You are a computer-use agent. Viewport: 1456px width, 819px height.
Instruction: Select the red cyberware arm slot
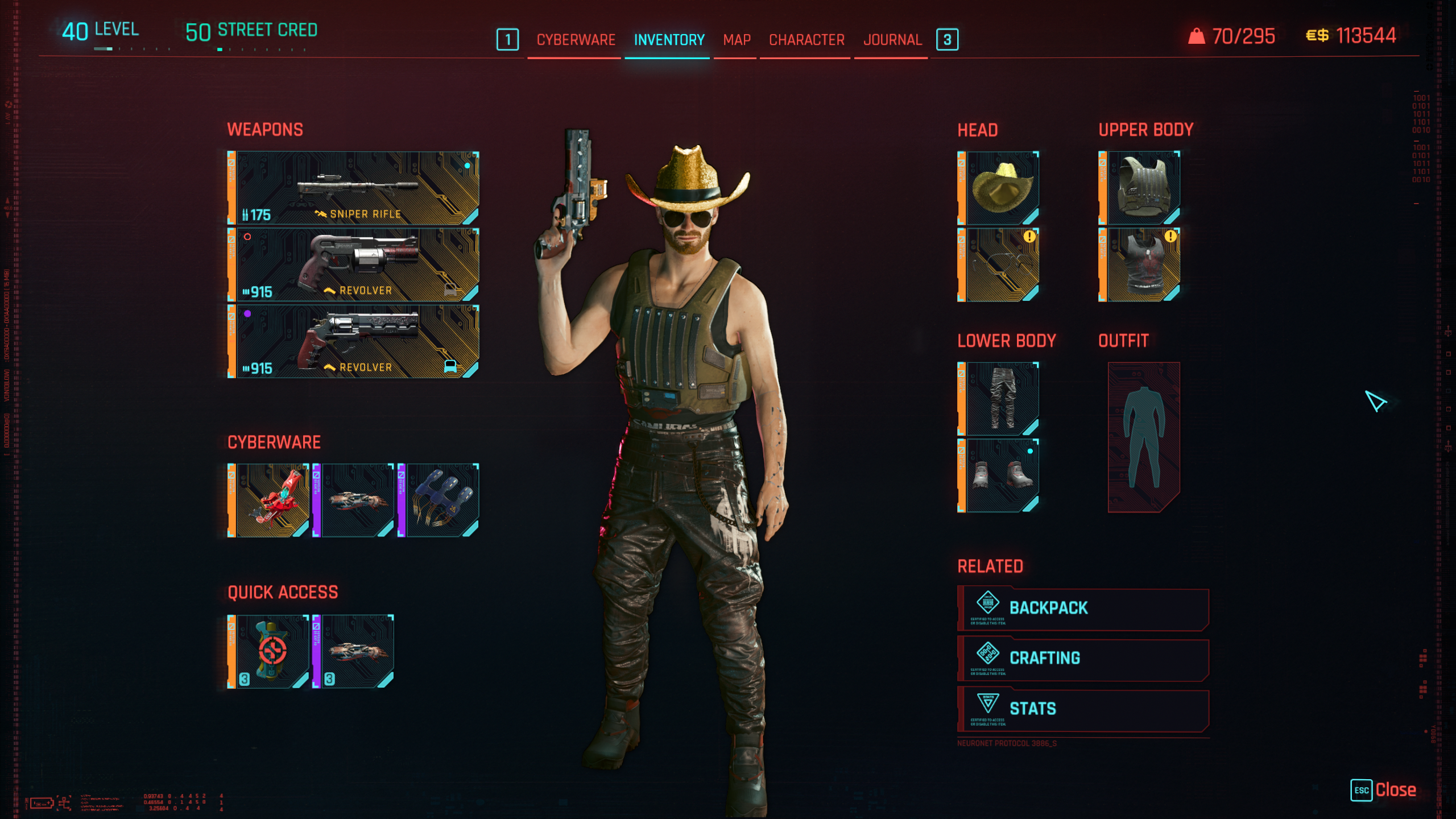pyautogui.click(x=268, y=500)
